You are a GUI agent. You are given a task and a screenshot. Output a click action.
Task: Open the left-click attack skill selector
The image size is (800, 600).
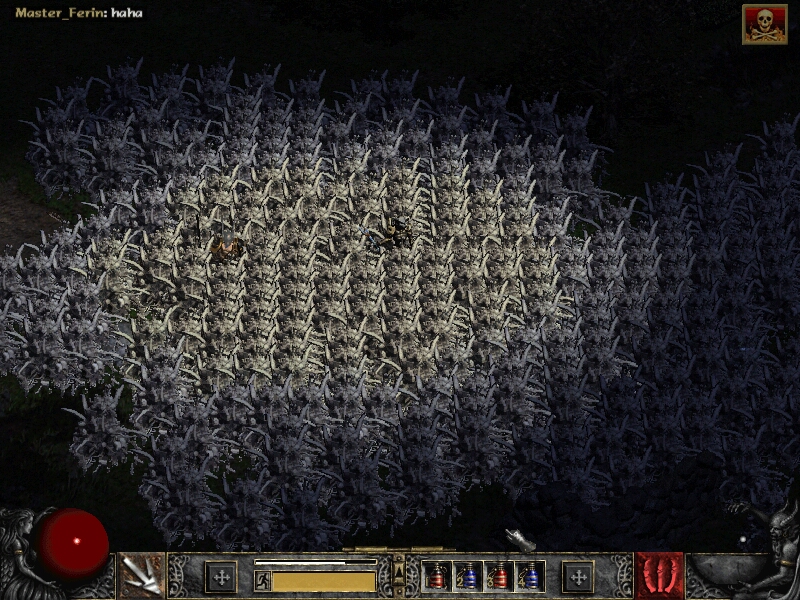tap(141, 576)
